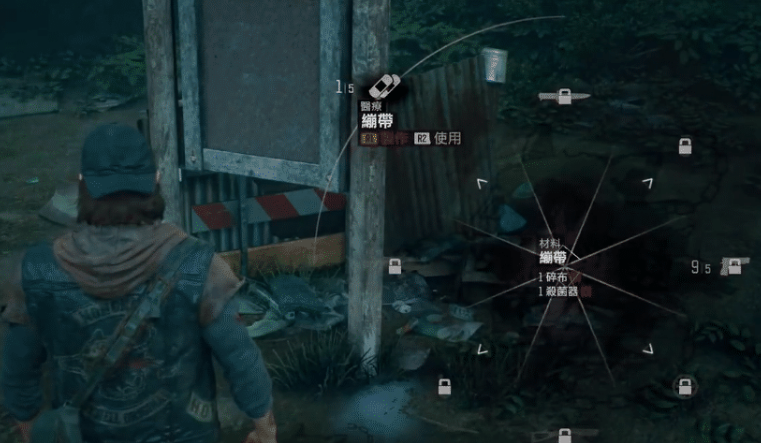Viewport: 761px width, 443px height.
Task: Select the locked pistol slot
Action: click(735, 266)
